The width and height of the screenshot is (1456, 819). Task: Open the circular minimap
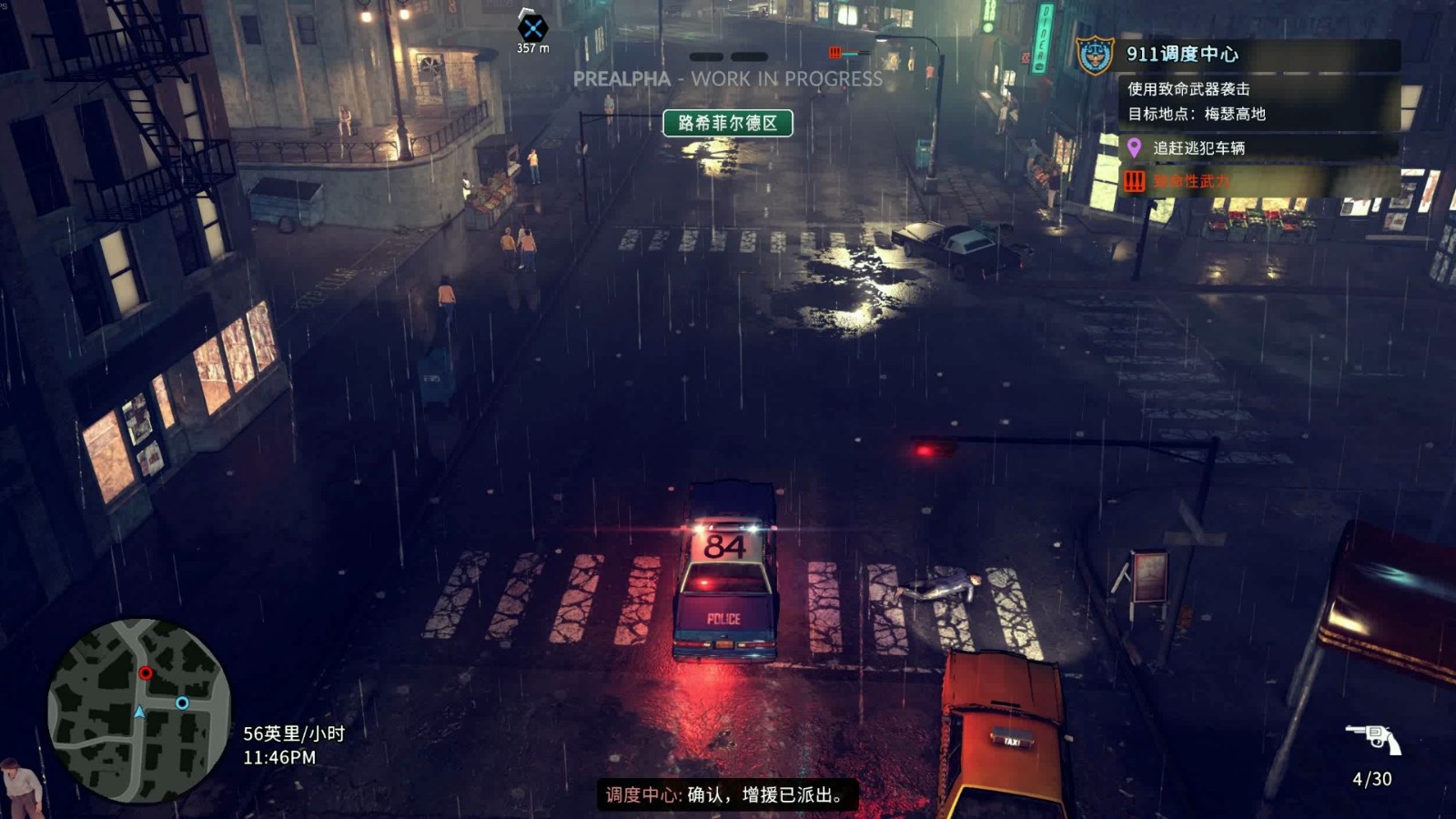[139, 711]
